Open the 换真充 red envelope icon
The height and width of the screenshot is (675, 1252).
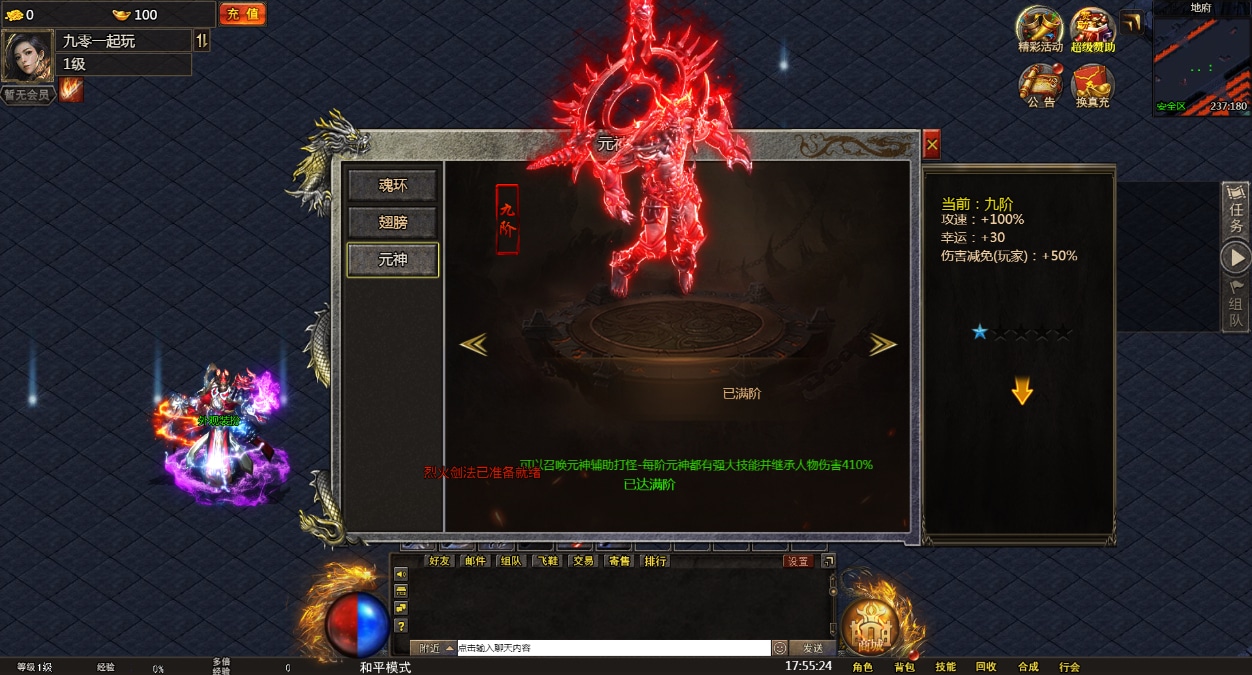click(x=1092, y=85)
